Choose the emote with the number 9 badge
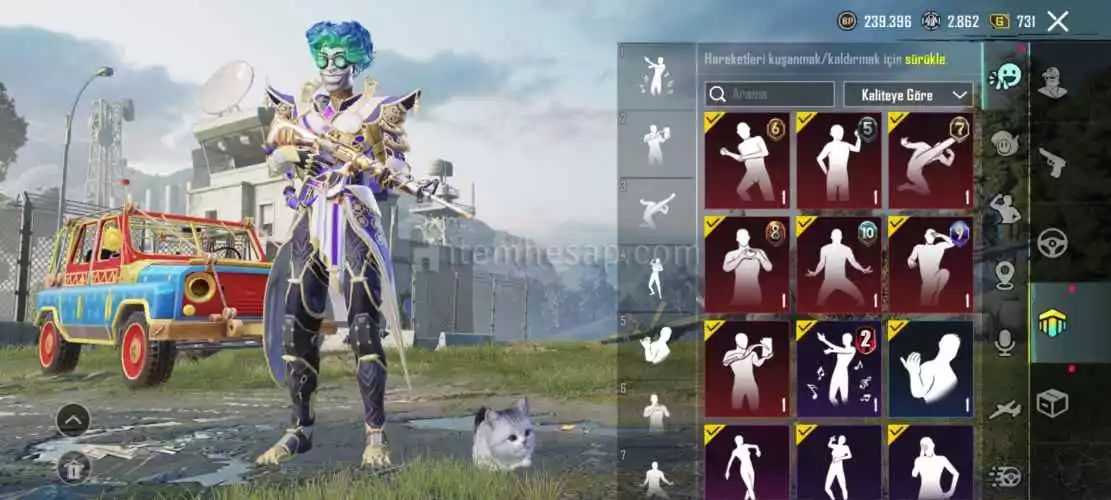The image size is (1111, 500). [930, 264]
